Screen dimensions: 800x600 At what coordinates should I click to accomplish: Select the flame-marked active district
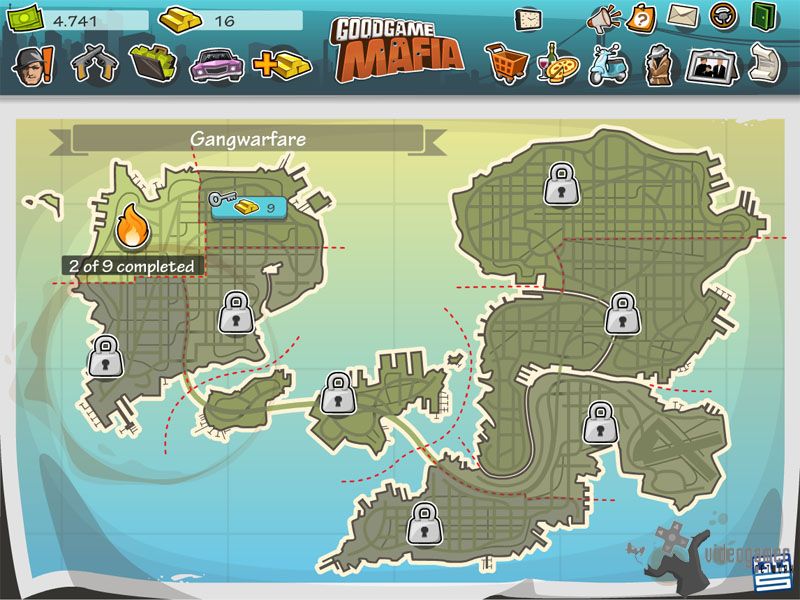(x=132, y=228)
